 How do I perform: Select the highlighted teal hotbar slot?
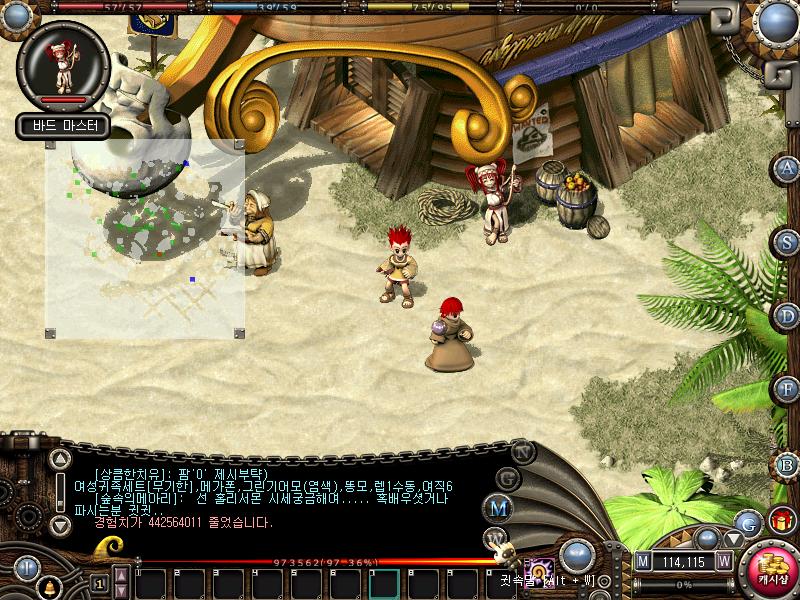click(384, 583)
